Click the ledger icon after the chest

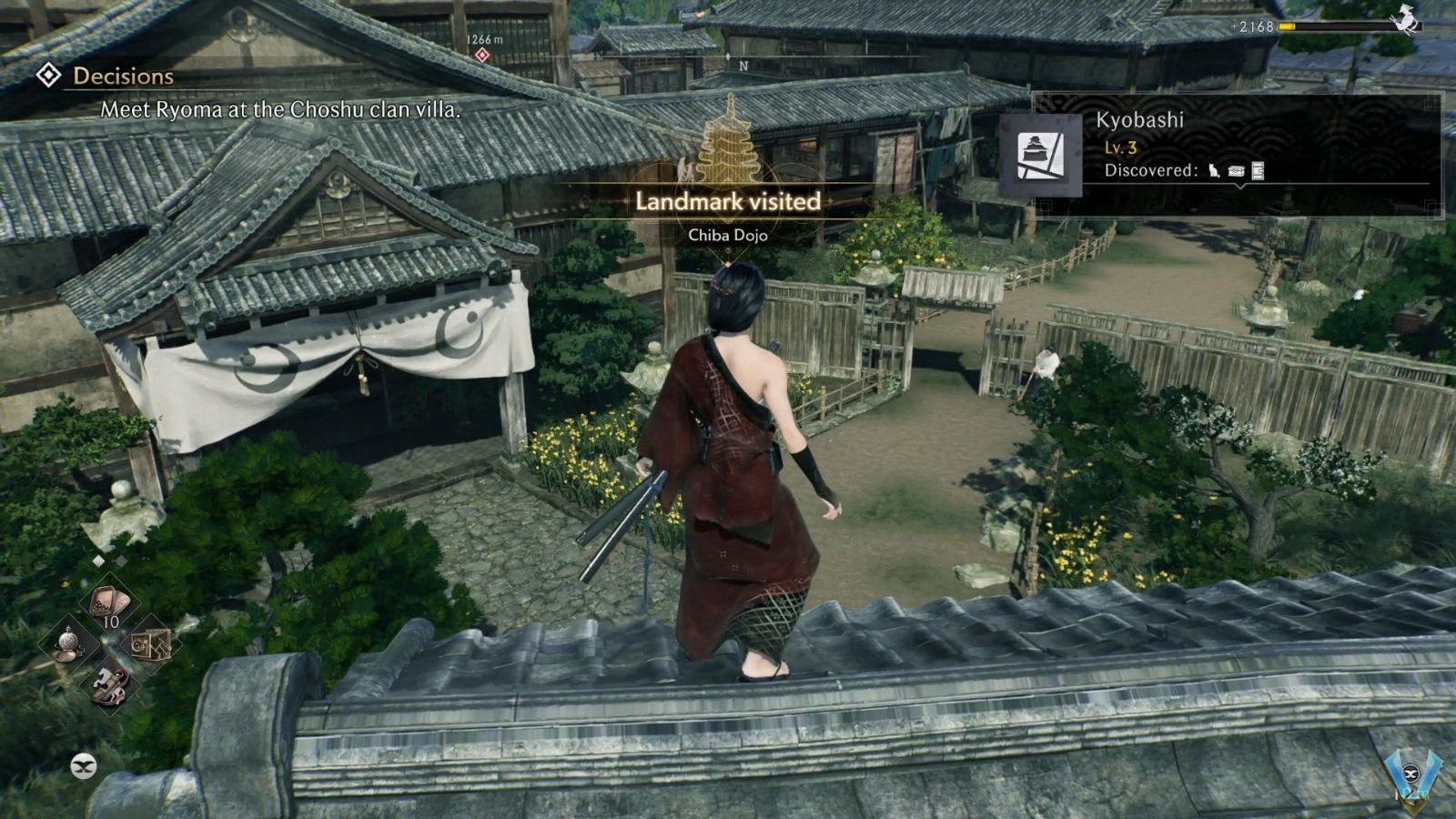[1259, 171]
